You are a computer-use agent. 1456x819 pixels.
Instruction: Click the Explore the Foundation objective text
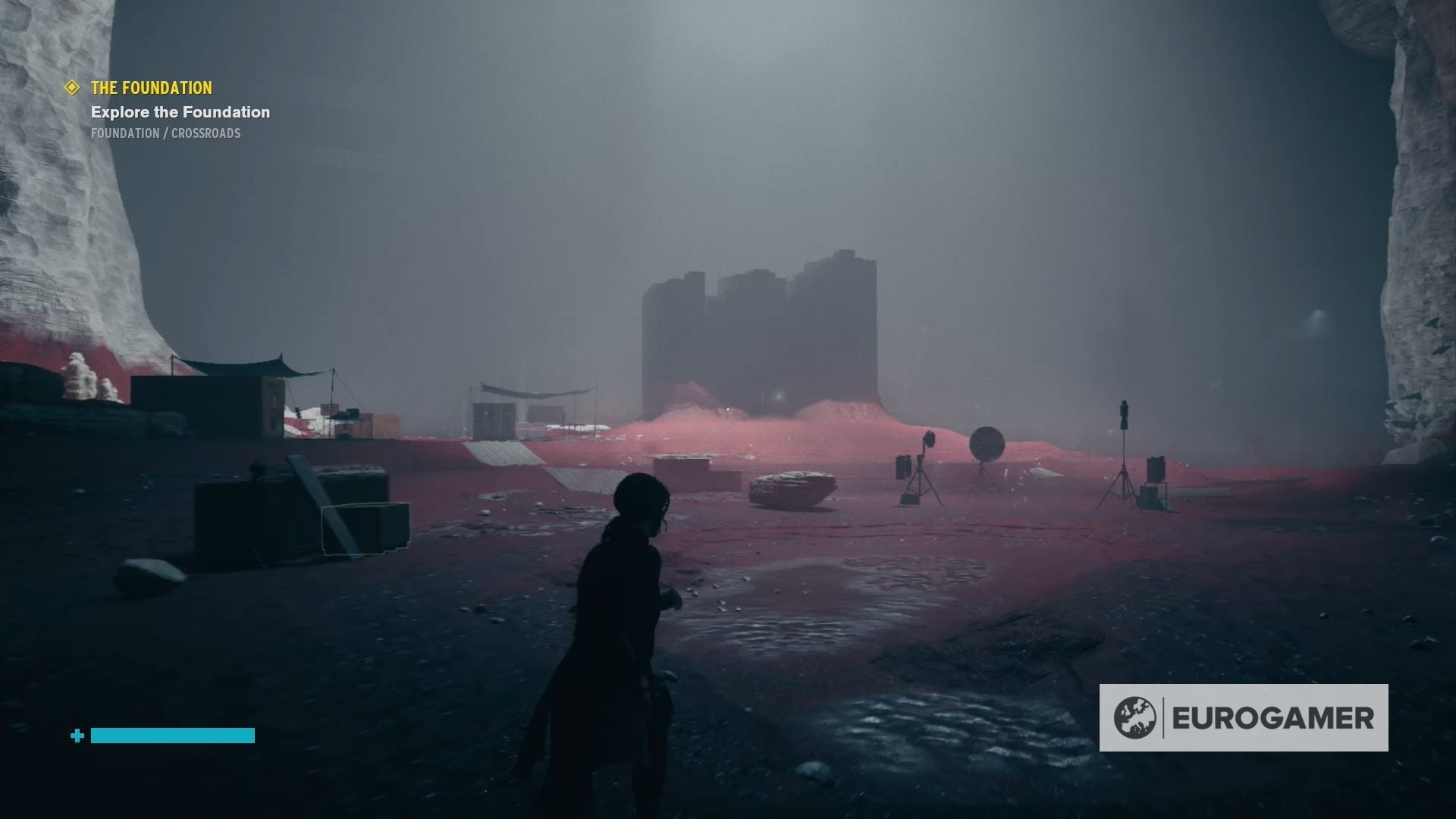click(180, 112)
